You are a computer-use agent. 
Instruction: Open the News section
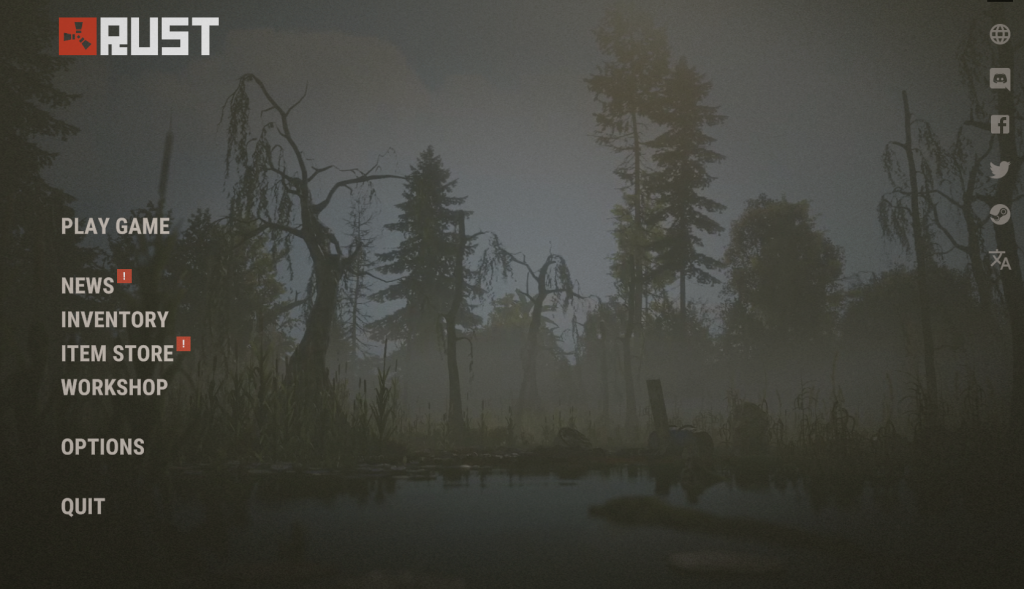pos(88,286)
